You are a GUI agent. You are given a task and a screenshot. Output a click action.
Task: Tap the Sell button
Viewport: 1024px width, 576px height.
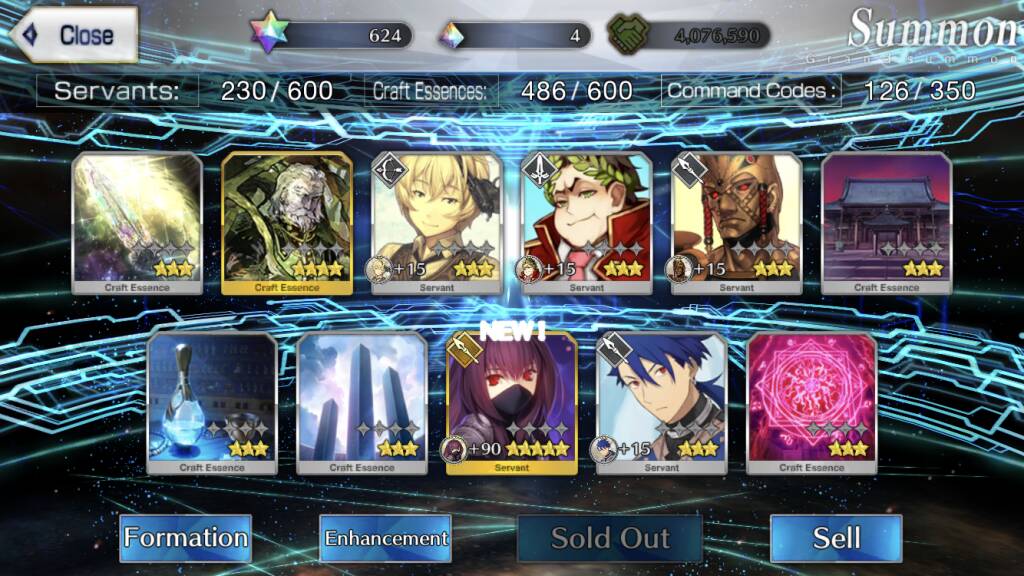point(836,538)
